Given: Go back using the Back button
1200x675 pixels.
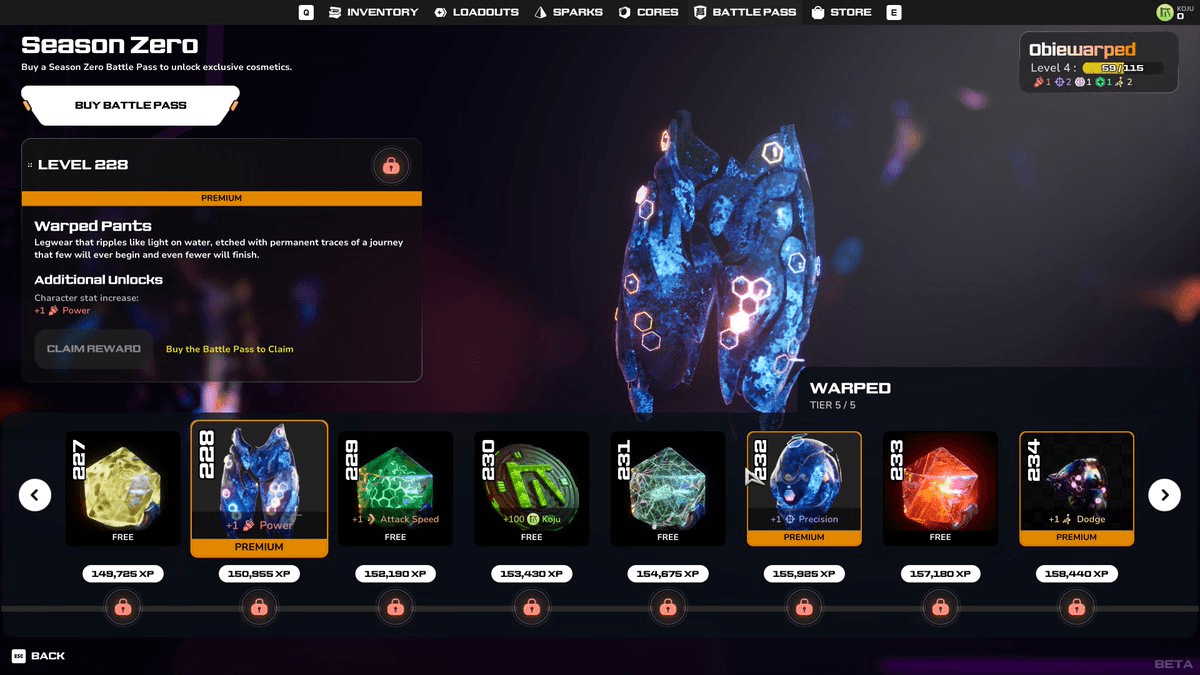Looking at the screenshot, I should (x=39, y=656).
